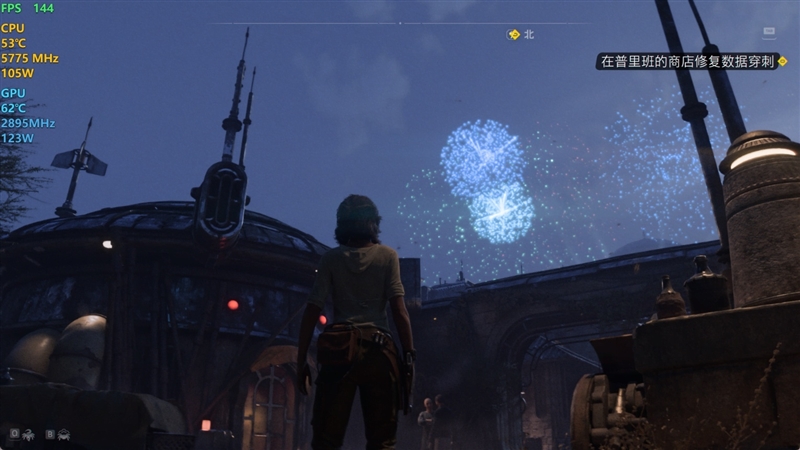Viewport: 800px width, 450px height.
Task: Select the quest objective tracker about Preeban's shop
Action: tap(686, 61)
